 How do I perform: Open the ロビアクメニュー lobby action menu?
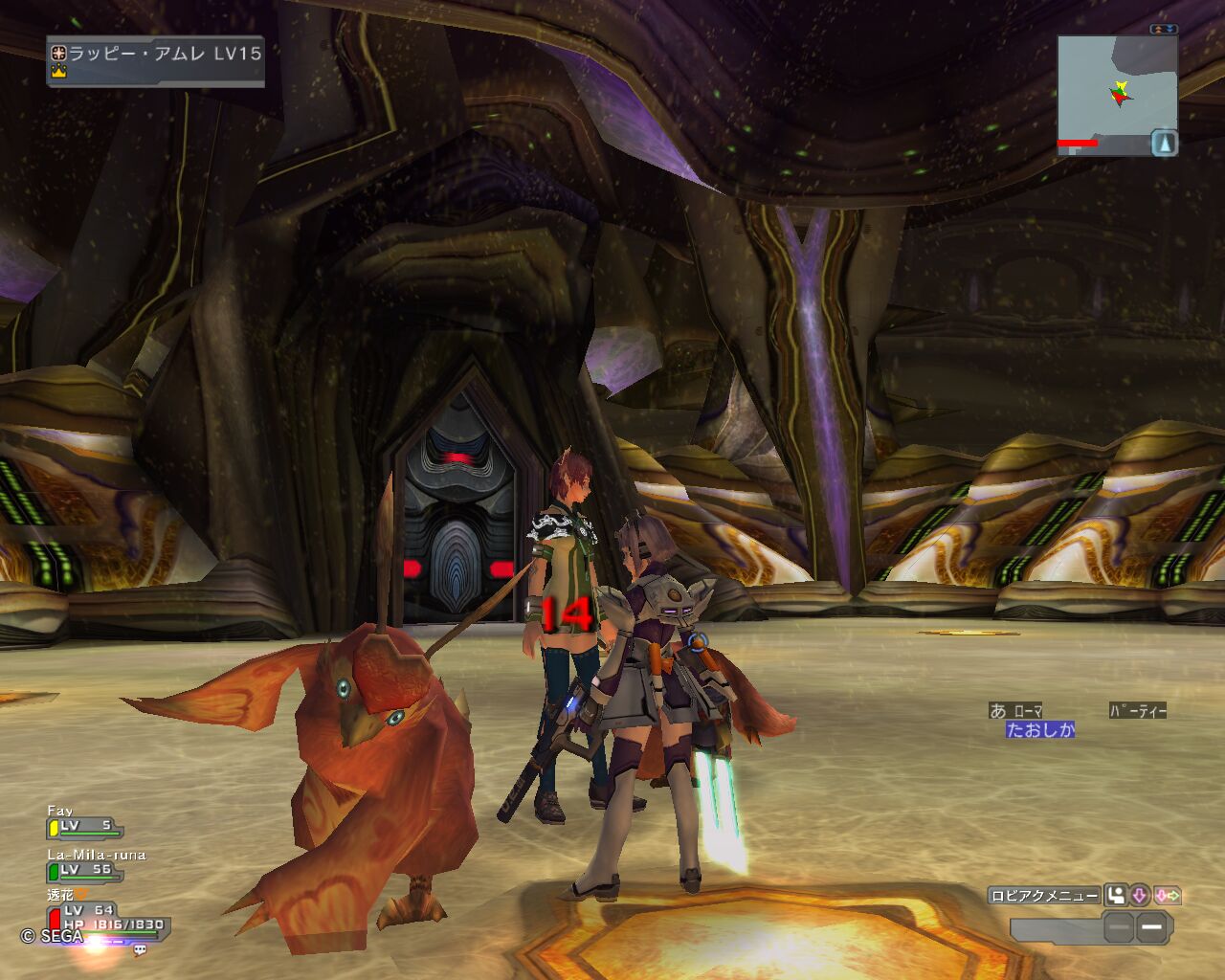[1044, 896]
